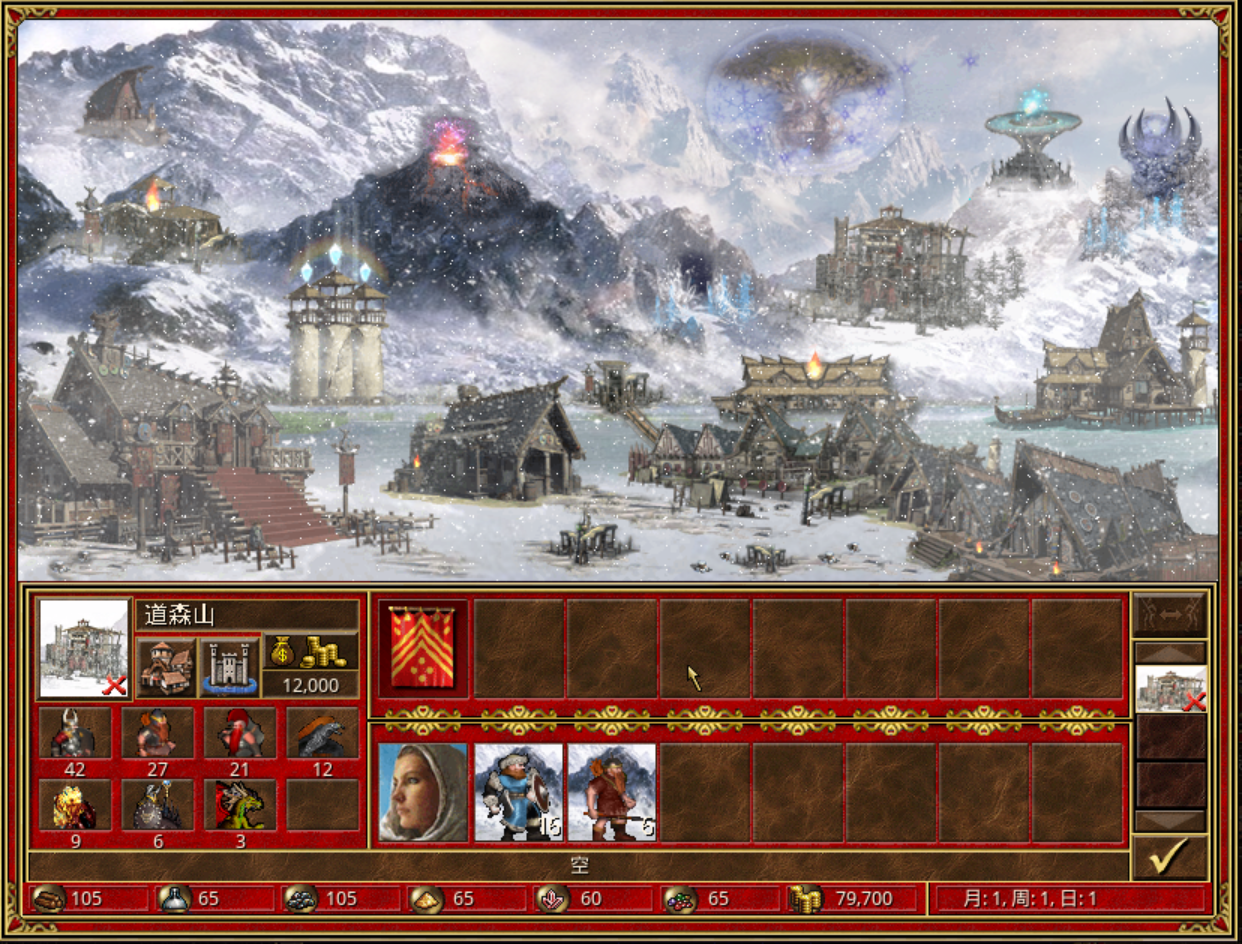Click the town list up arrow

point(1170,652)
